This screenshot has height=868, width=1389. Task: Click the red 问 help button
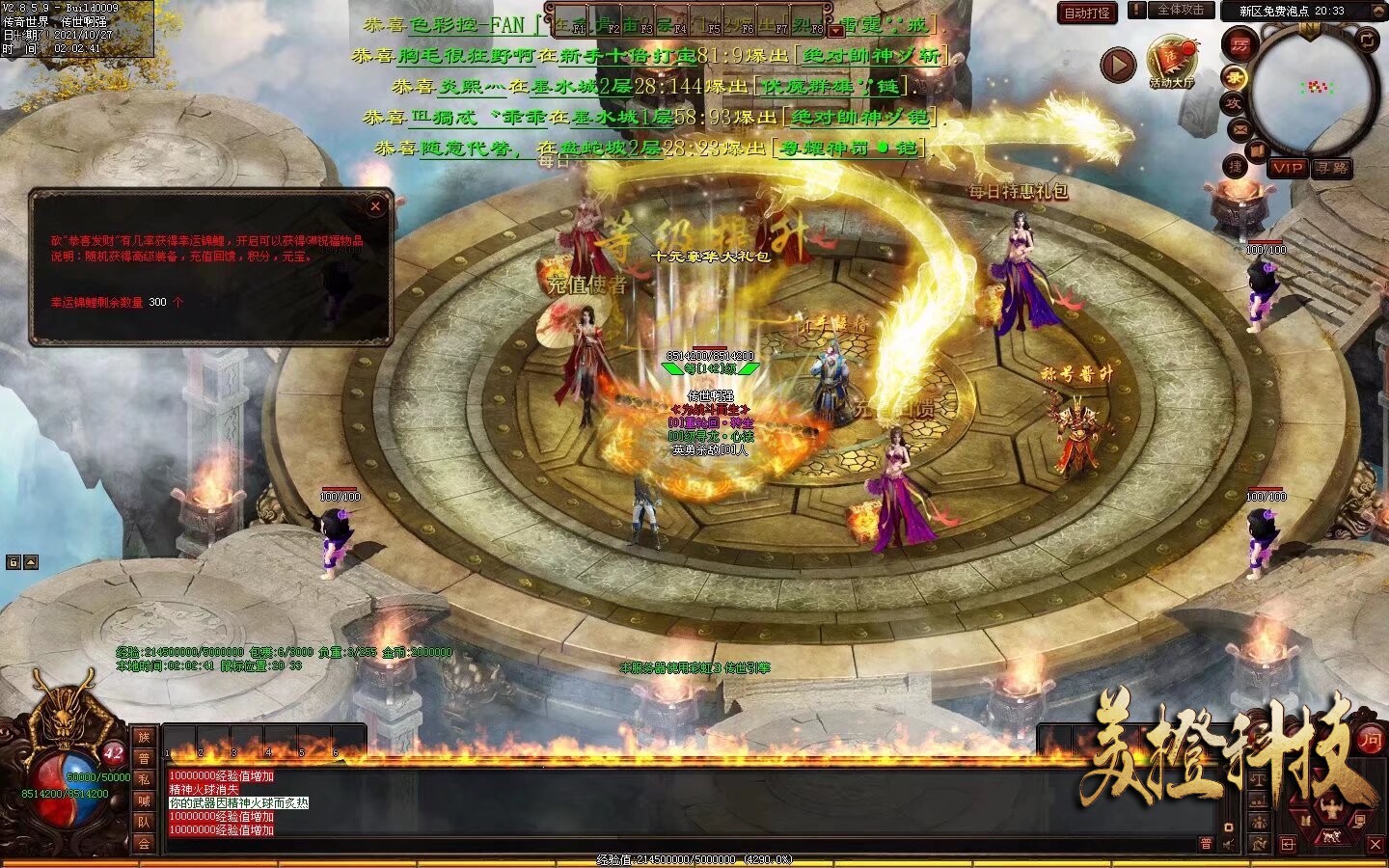point(1371,740)
